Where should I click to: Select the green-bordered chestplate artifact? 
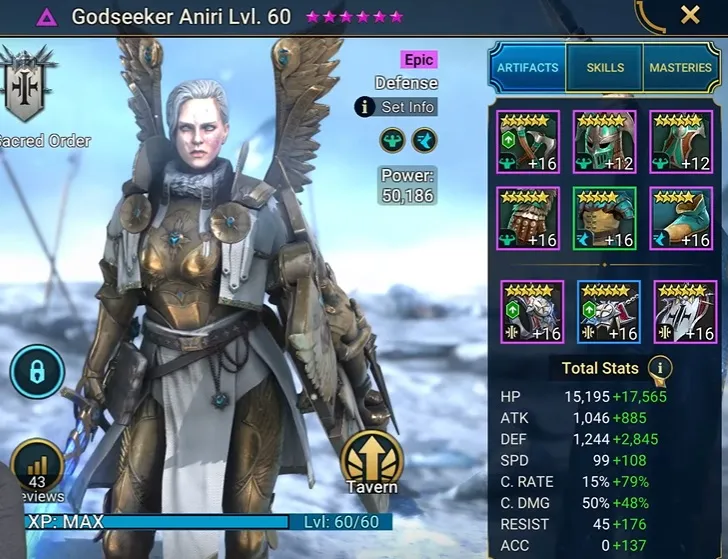click(604, 218)
